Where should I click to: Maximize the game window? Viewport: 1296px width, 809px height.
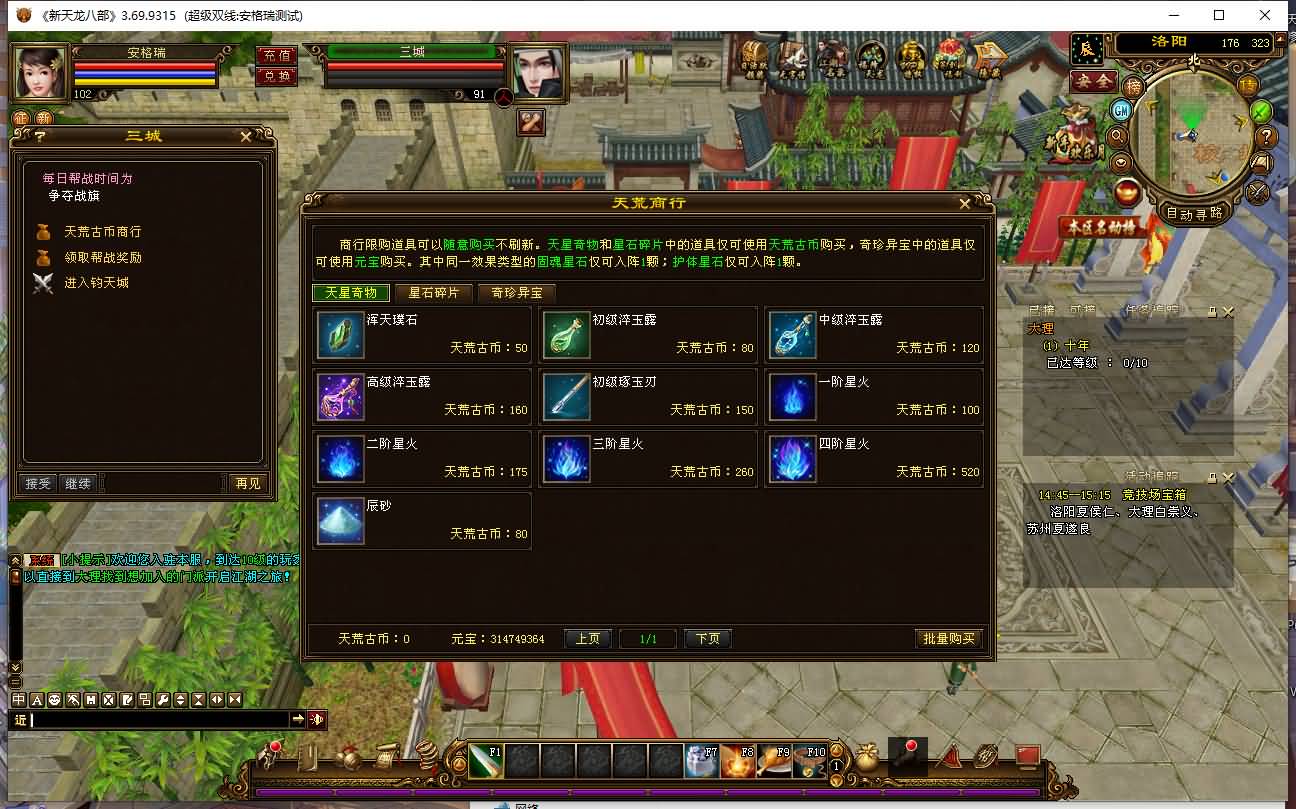tap(1218, 15)
